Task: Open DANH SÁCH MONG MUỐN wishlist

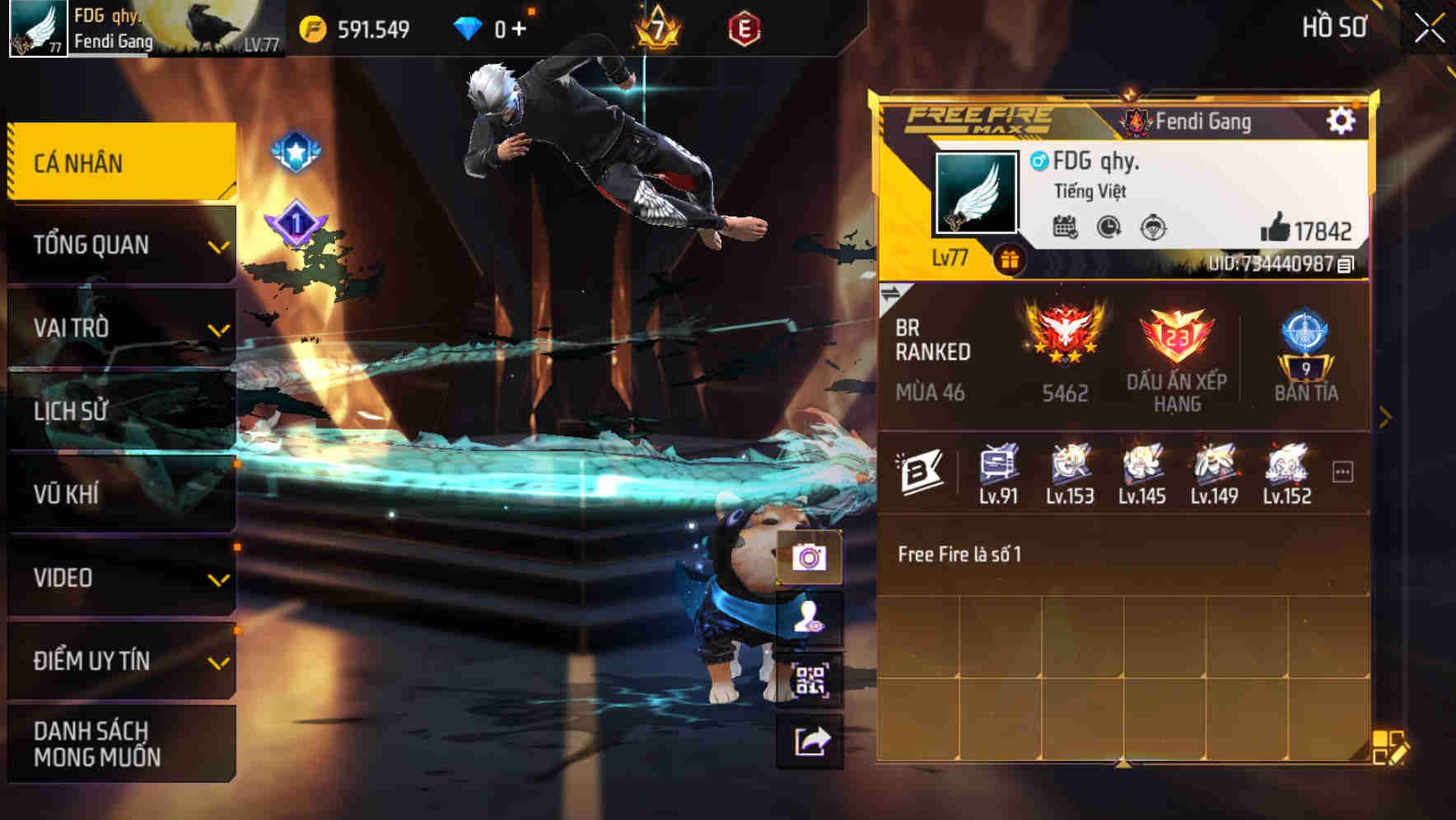Action: [122, 744]
